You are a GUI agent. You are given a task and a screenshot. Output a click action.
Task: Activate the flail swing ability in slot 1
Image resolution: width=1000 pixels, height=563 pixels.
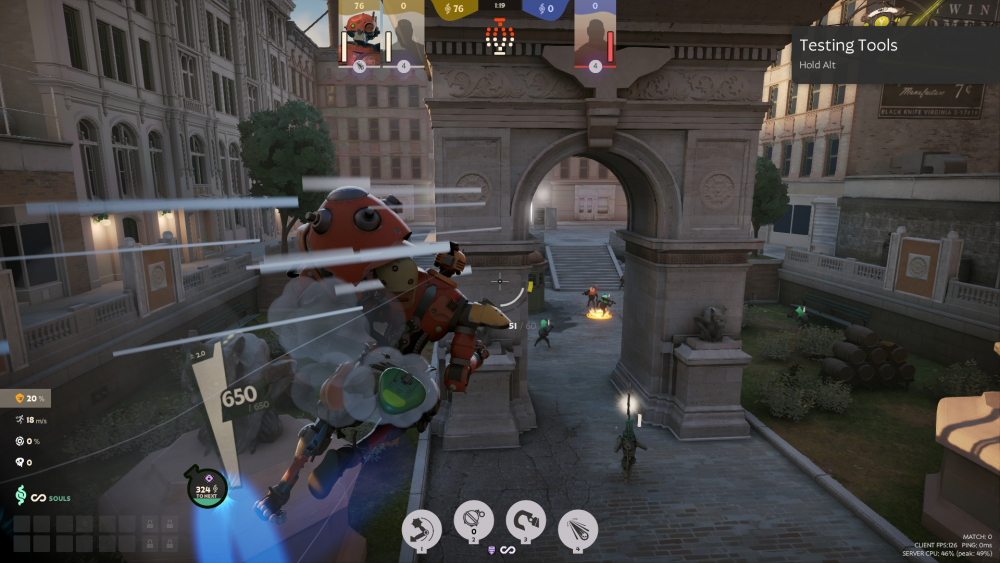(422, 528)
